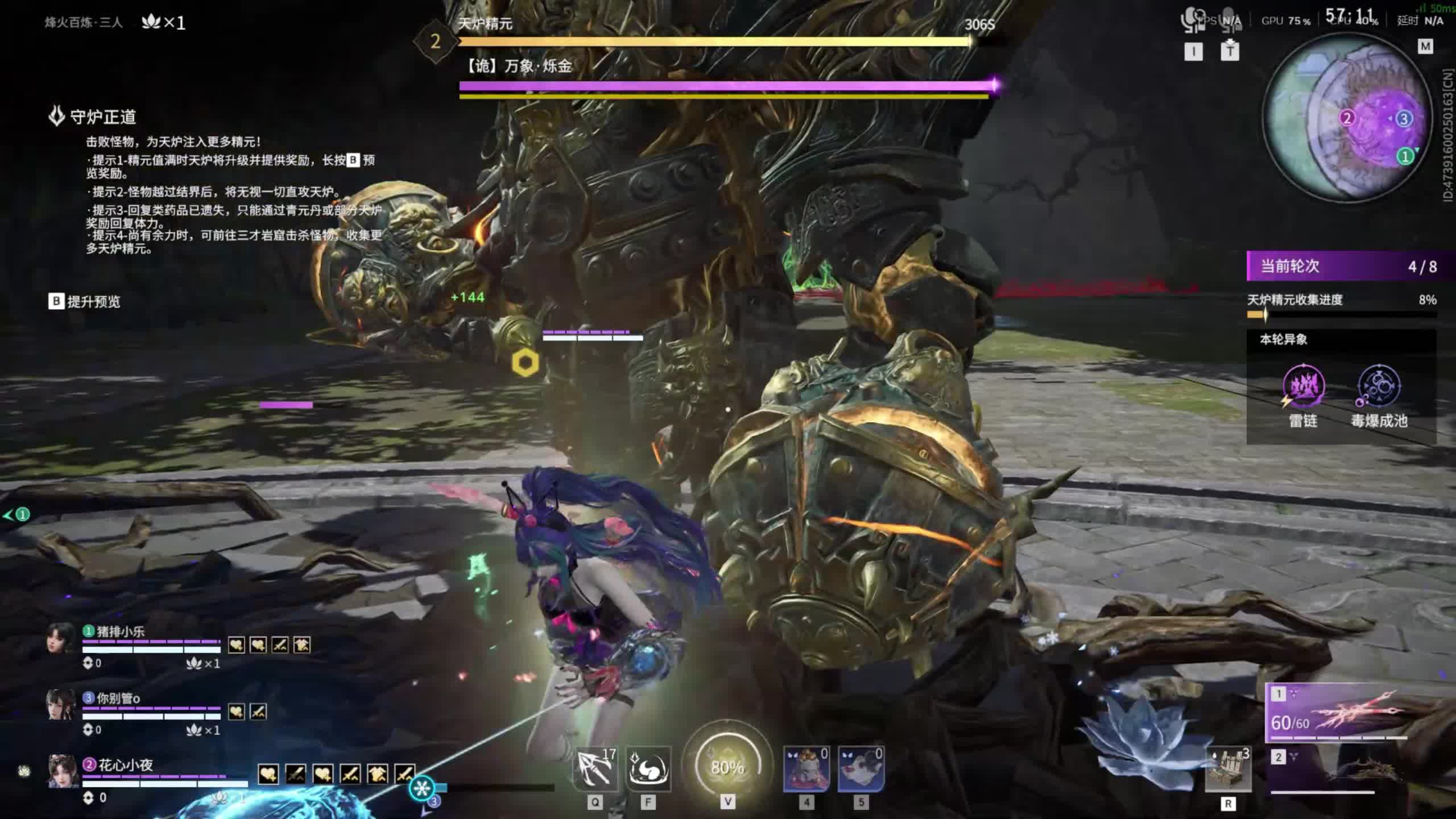This screenshot has width=1456, height=819.
Task: Use the armor repair kit slot
Action: [1228, 770]
